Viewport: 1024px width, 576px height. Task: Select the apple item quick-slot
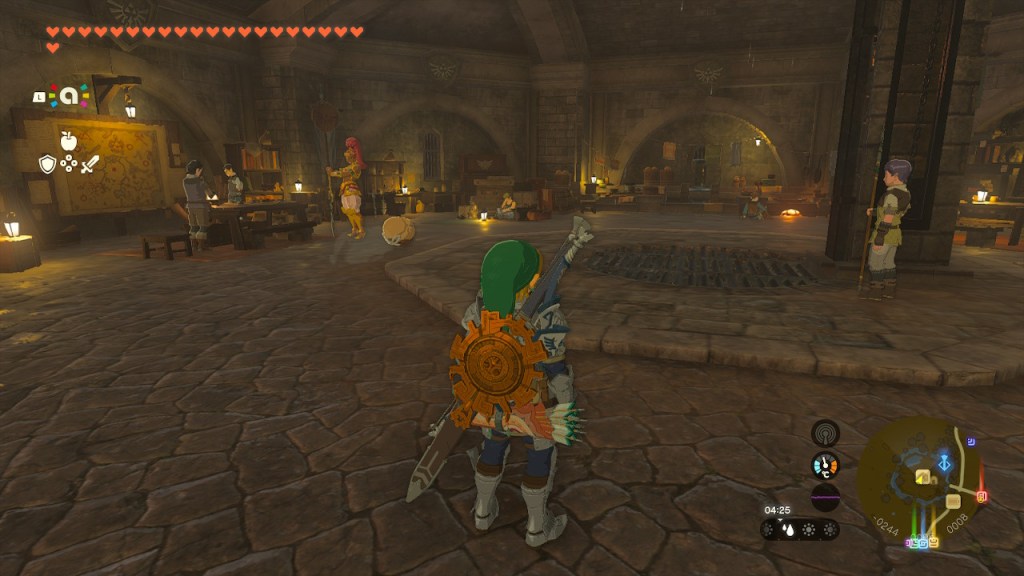(68, 140)
